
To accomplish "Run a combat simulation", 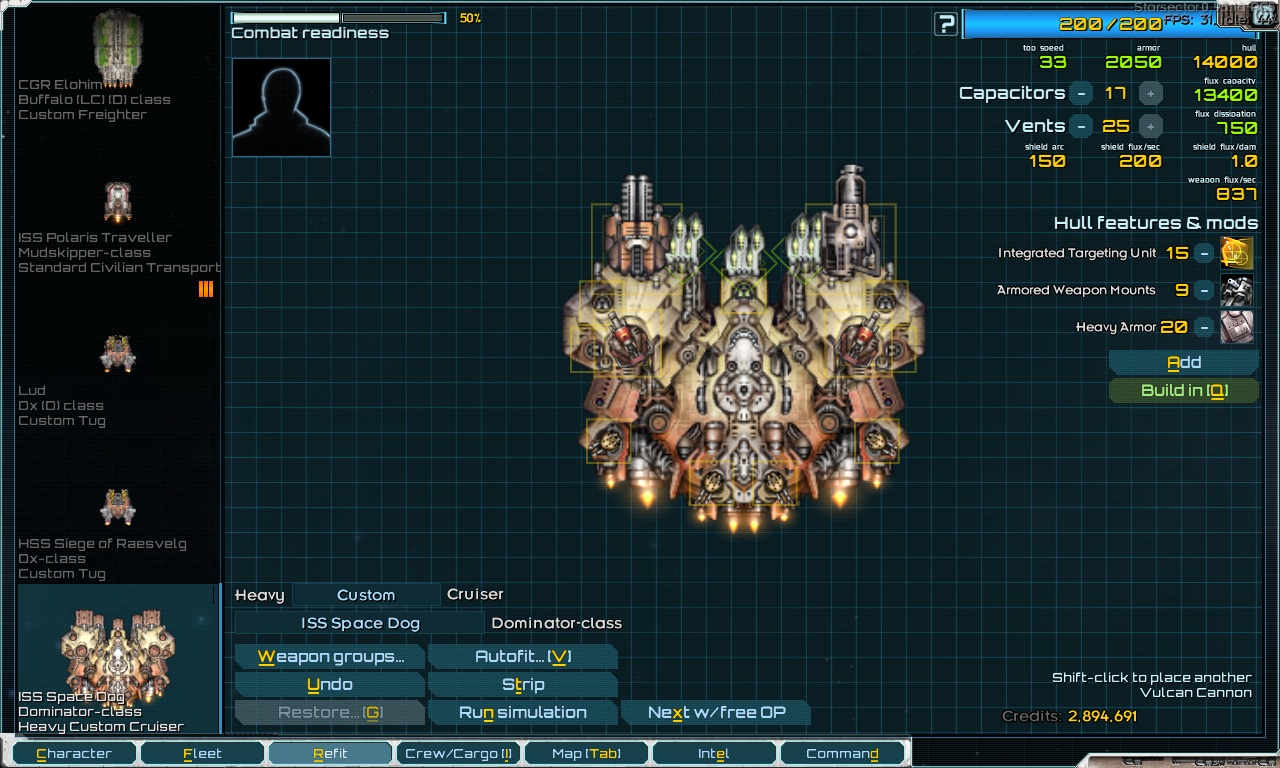I will pyautogui.click(x=522, y=712).
